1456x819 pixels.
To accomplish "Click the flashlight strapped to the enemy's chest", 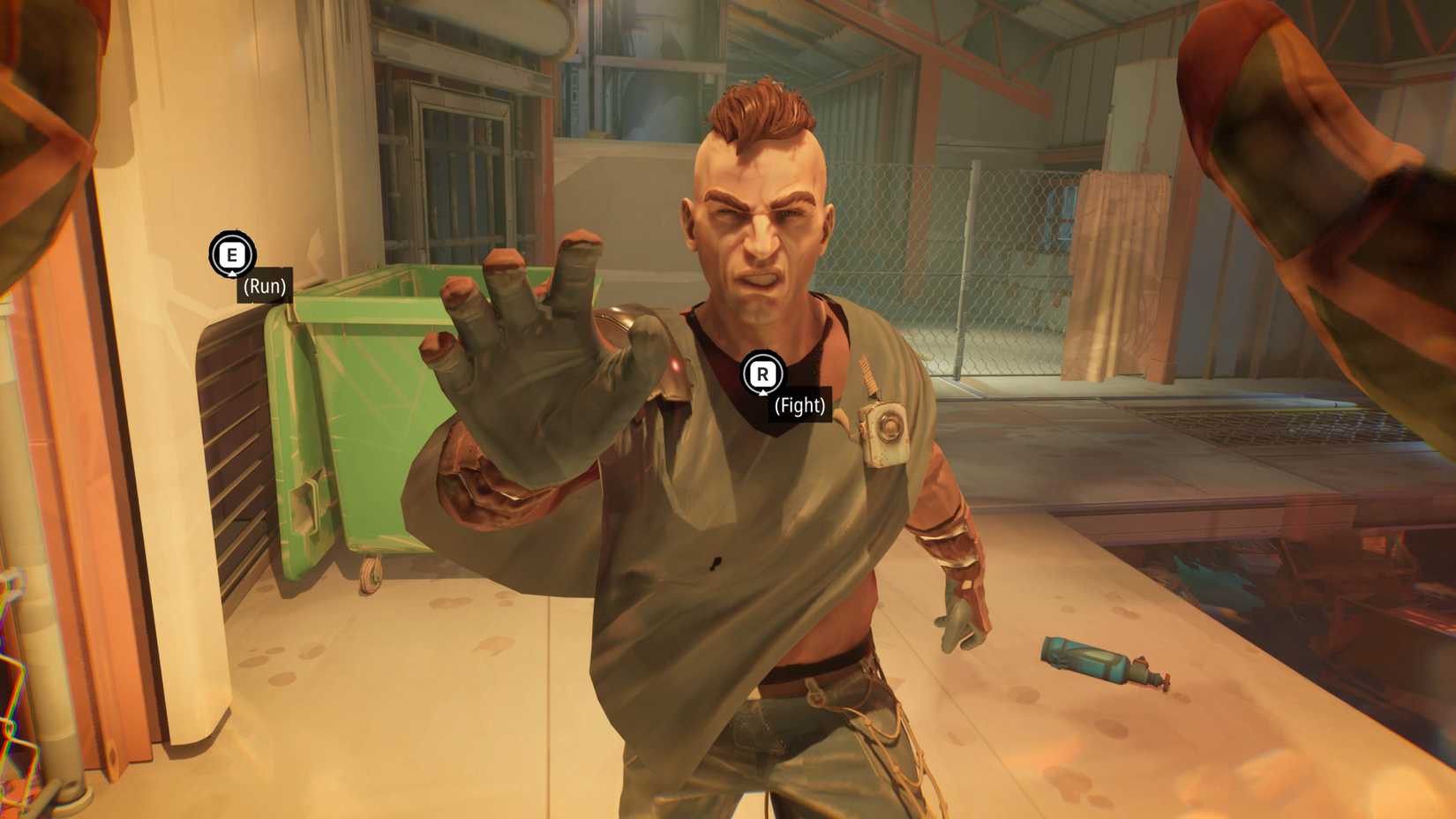I will coord(885,432).
